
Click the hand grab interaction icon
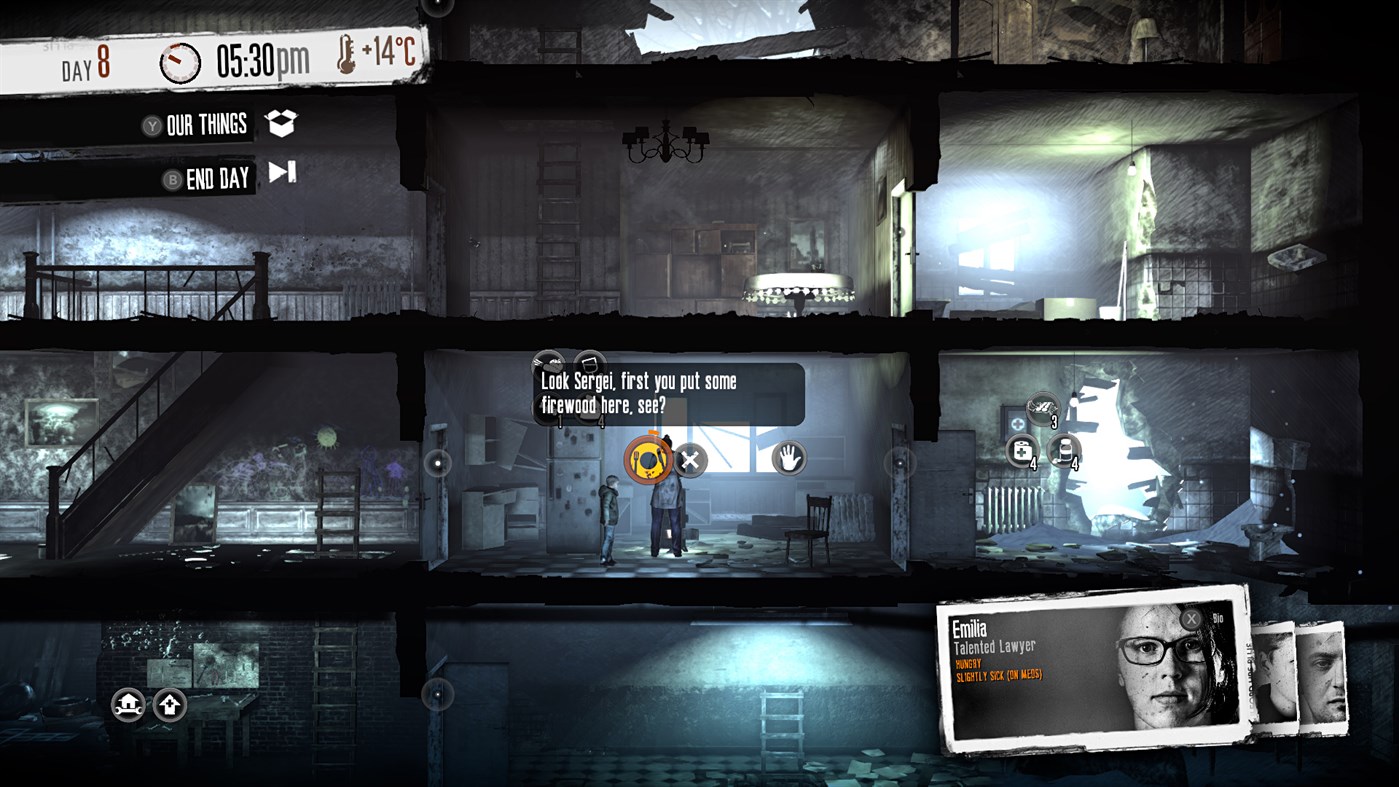(x=789, y=460)
